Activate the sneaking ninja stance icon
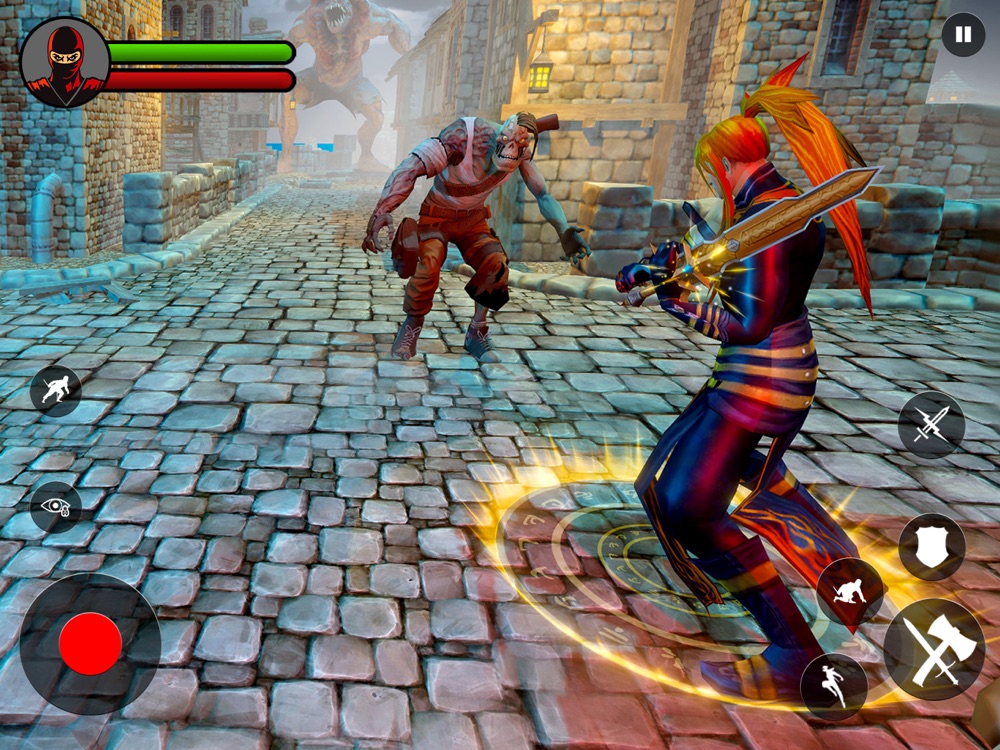Screen dimensions: 1000x750 (55, 390)
